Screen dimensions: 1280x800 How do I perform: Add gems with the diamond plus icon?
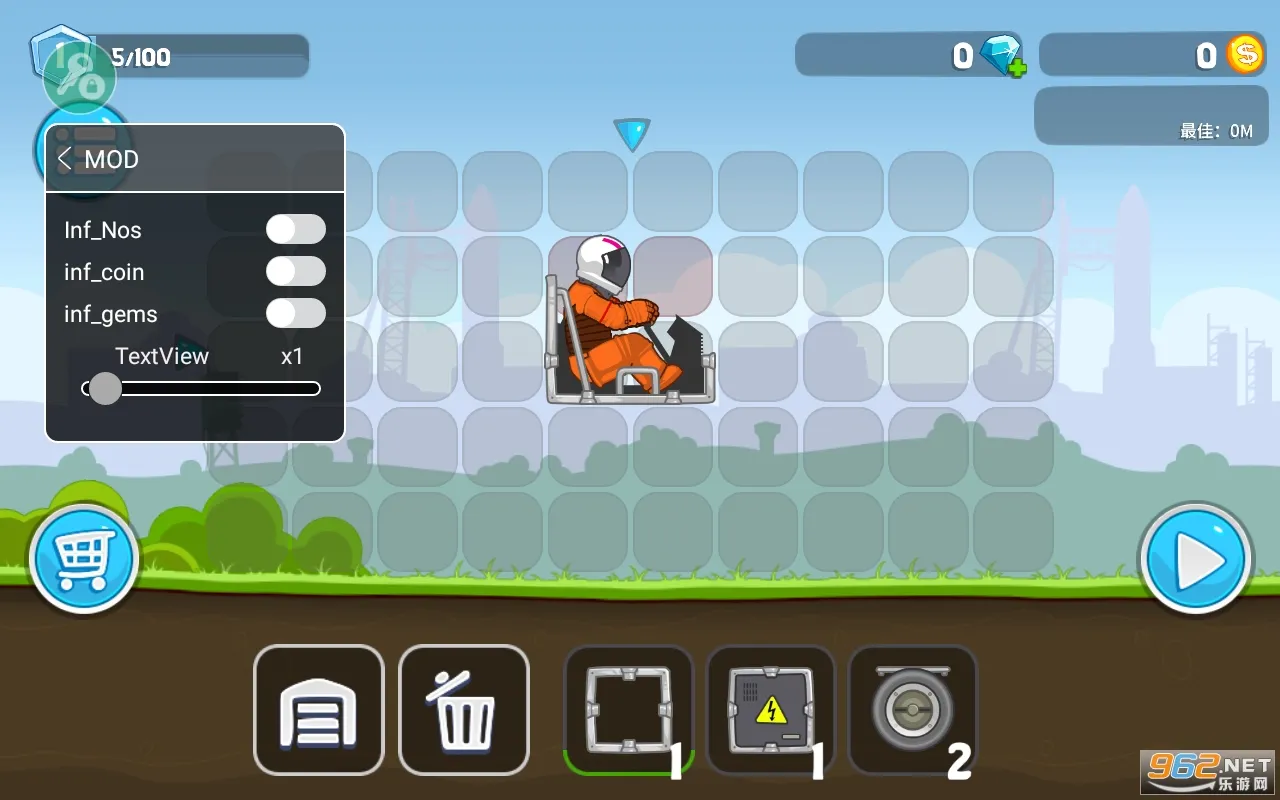pyautogui.click(x=1002, y=56)
